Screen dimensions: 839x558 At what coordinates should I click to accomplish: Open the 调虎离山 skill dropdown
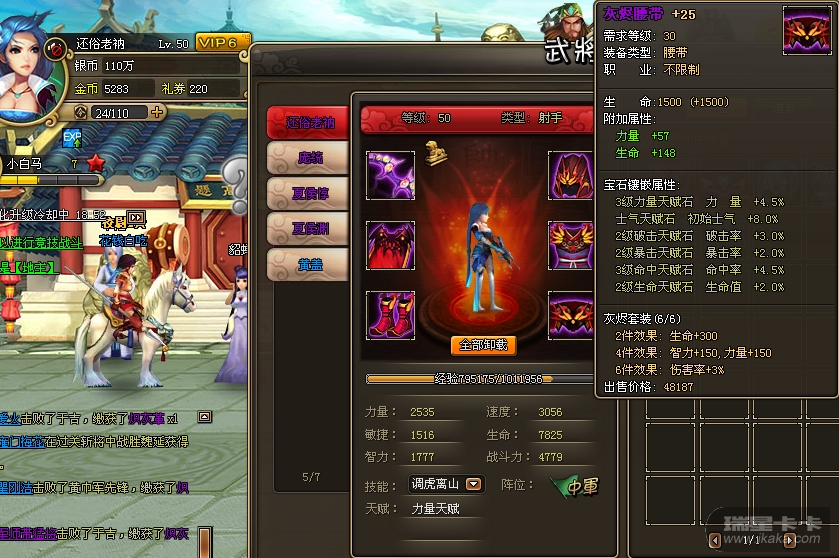474,484
